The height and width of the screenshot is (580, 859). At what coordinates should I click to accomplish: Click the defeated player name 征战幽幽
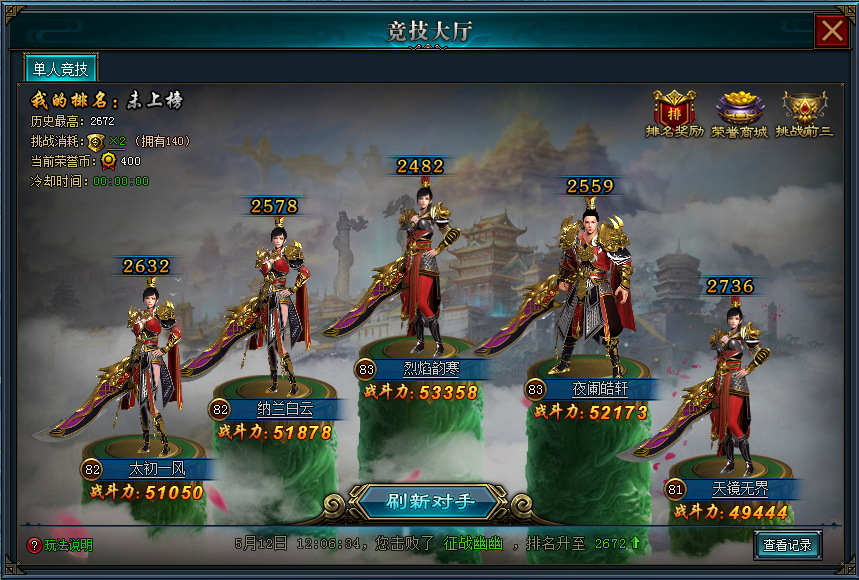point(474,544)
